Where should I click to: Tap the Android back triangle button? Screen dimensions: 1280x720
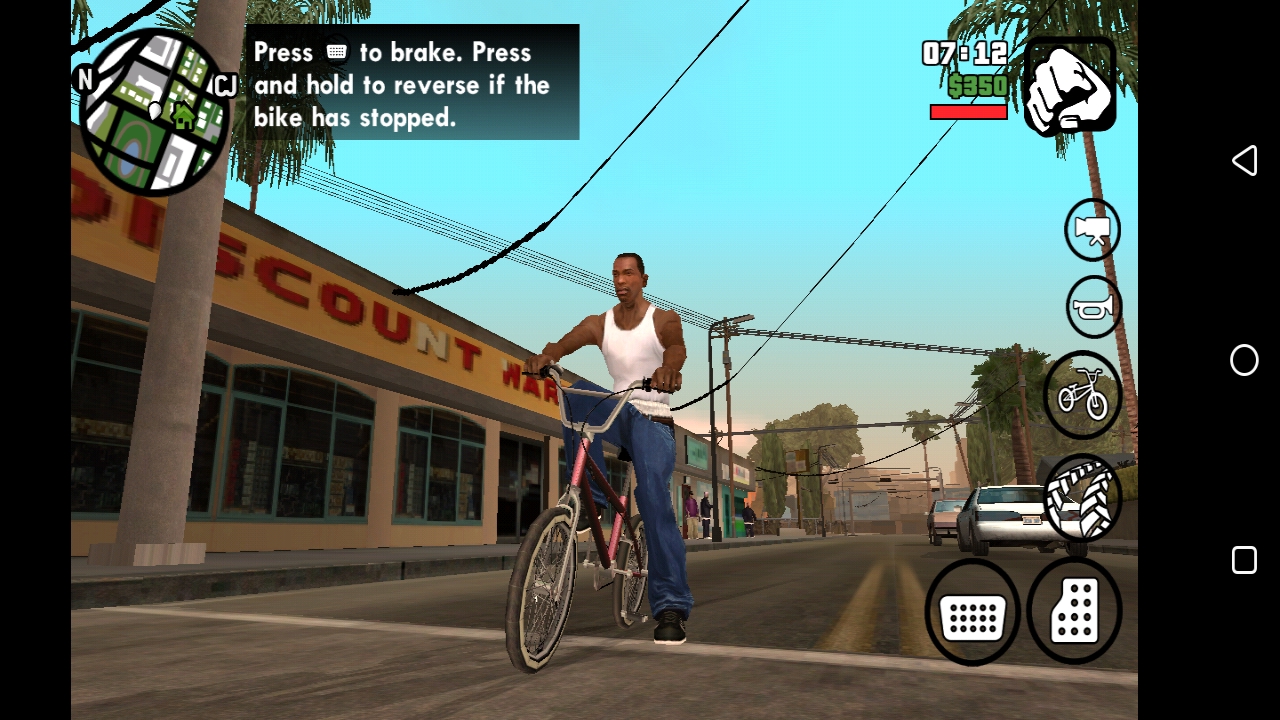(x=1244, y=161)
